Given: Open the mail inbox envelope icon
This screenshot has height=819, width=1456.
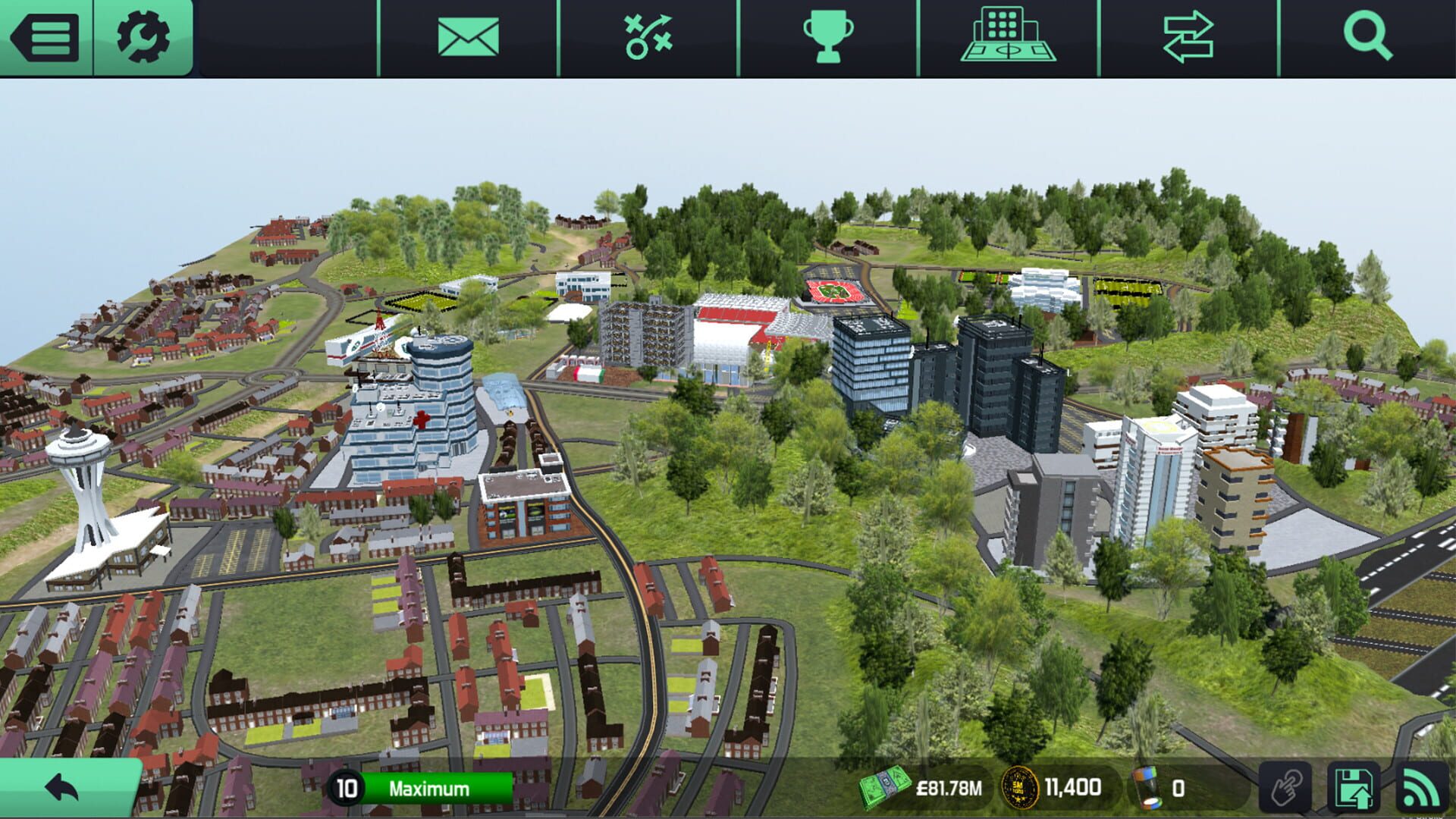Looking at the screenshot, I should pos(466,36).
